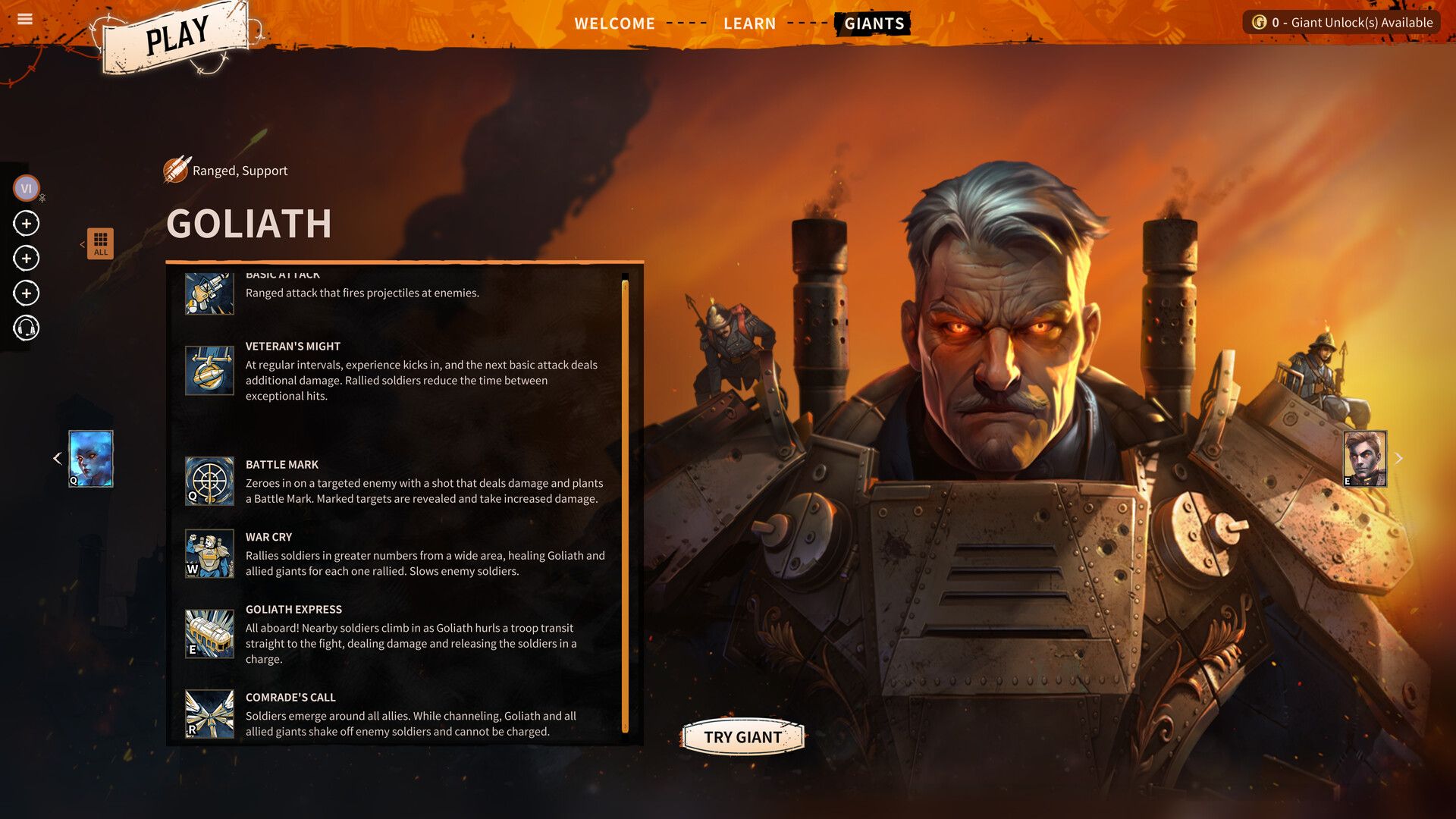1456x819 pixels.
Task: Open the ALL giants grid view
Action: pos(100,243)
